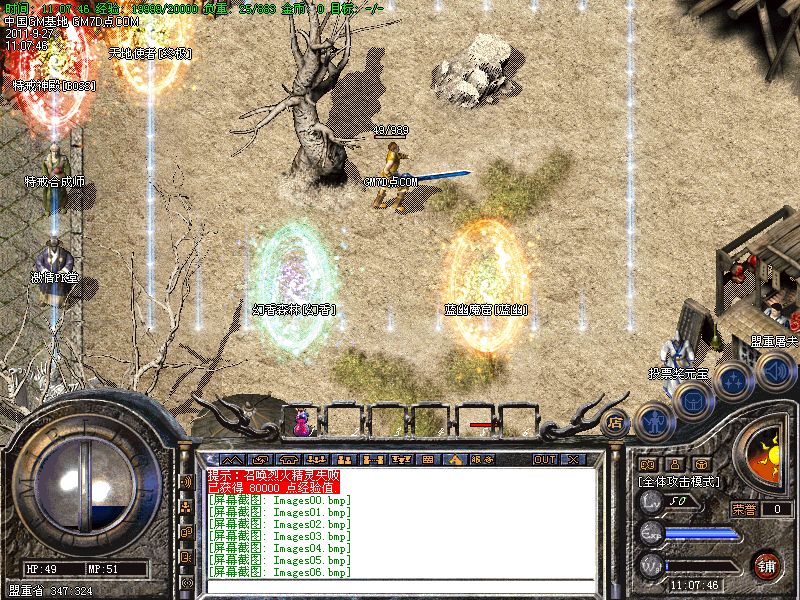Close the game with the X button
The width and height of the screenshot is (800, 600).
[573, 459]
